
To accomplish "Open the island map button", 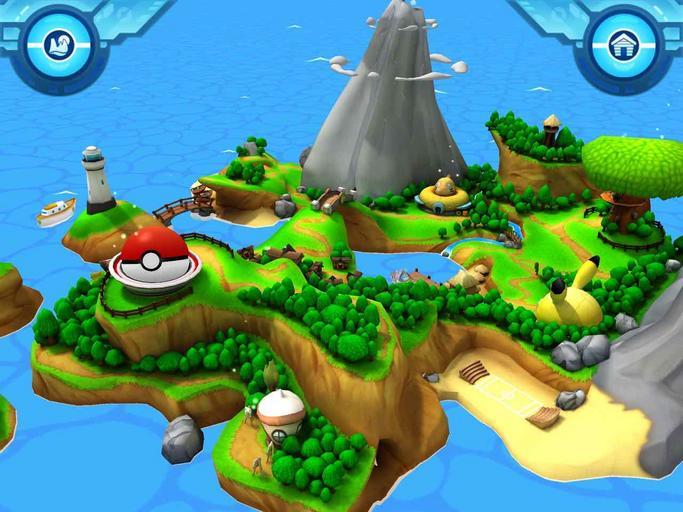I will pos(58,44).
